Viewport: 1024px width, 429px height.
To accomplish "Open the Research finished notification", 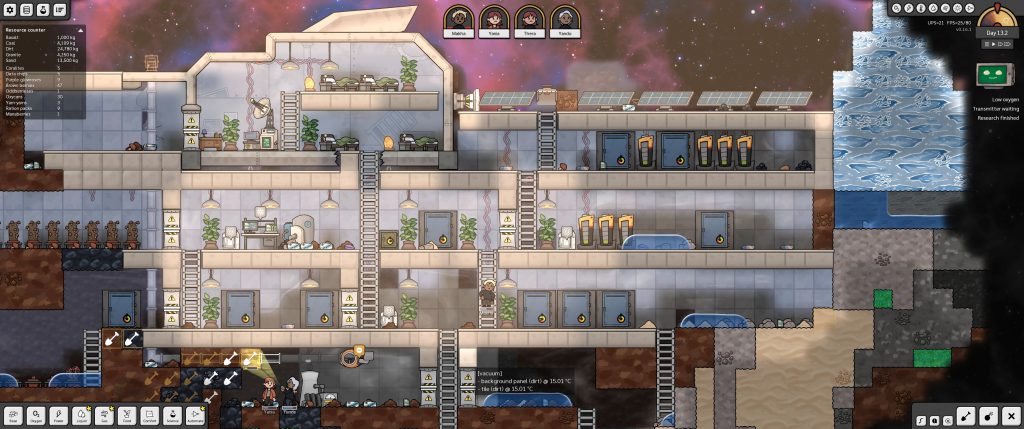I will 996,118.
